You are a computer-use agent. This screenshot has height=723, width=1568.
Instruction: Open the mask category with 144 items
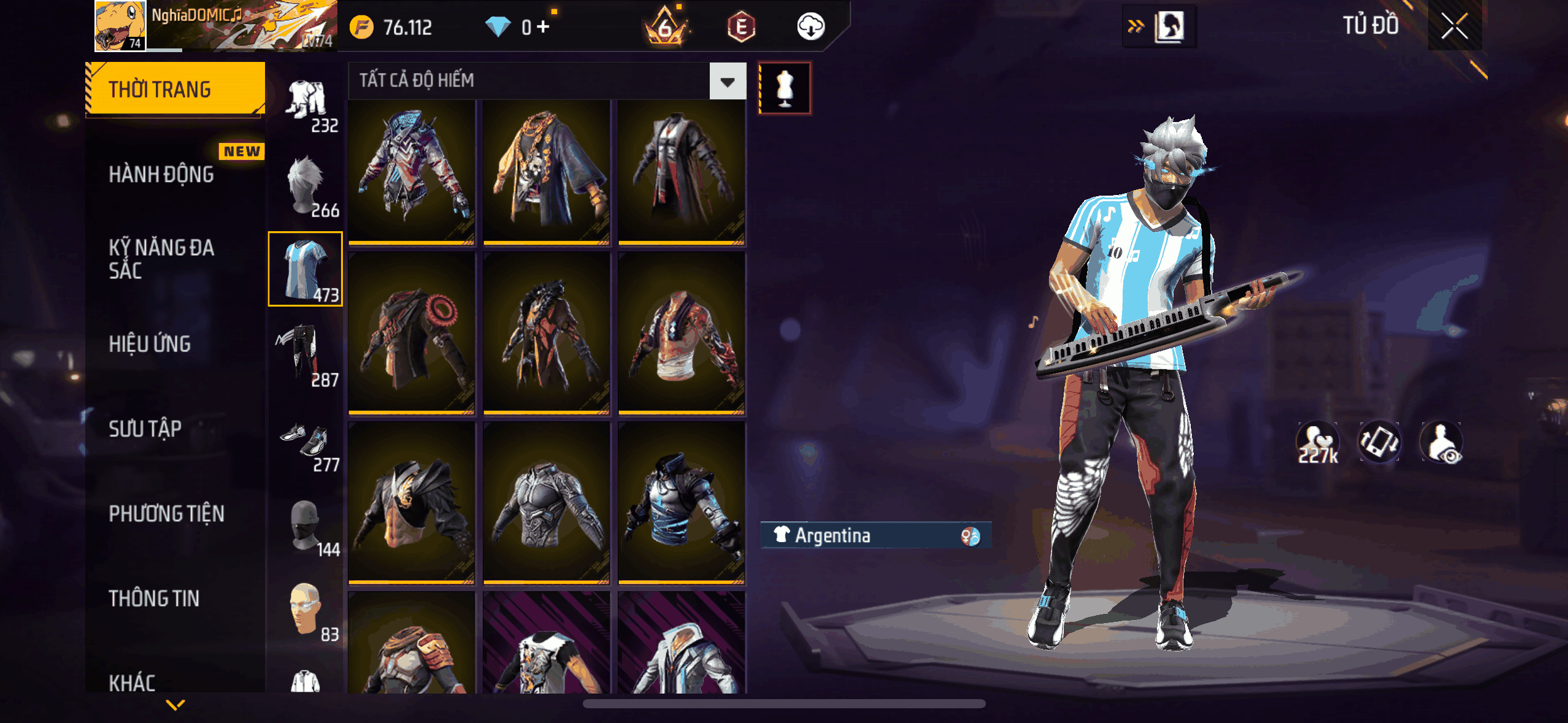[x=306, y=525]
